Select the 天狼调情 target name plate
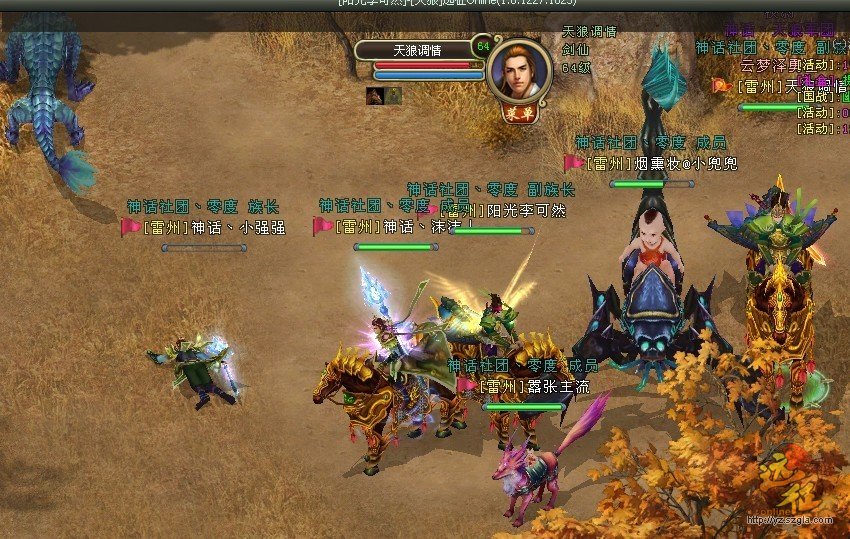Image resolution: width=850 pixels, height=539 pixels. pos(415,50)
